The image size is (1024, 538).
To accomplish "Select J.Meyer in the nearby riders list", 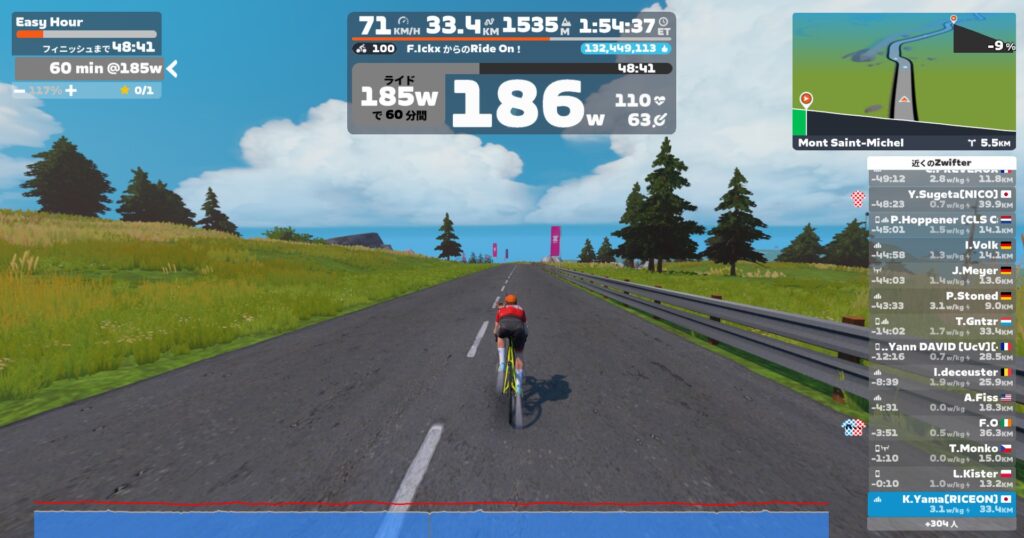I will pos(941,274).
